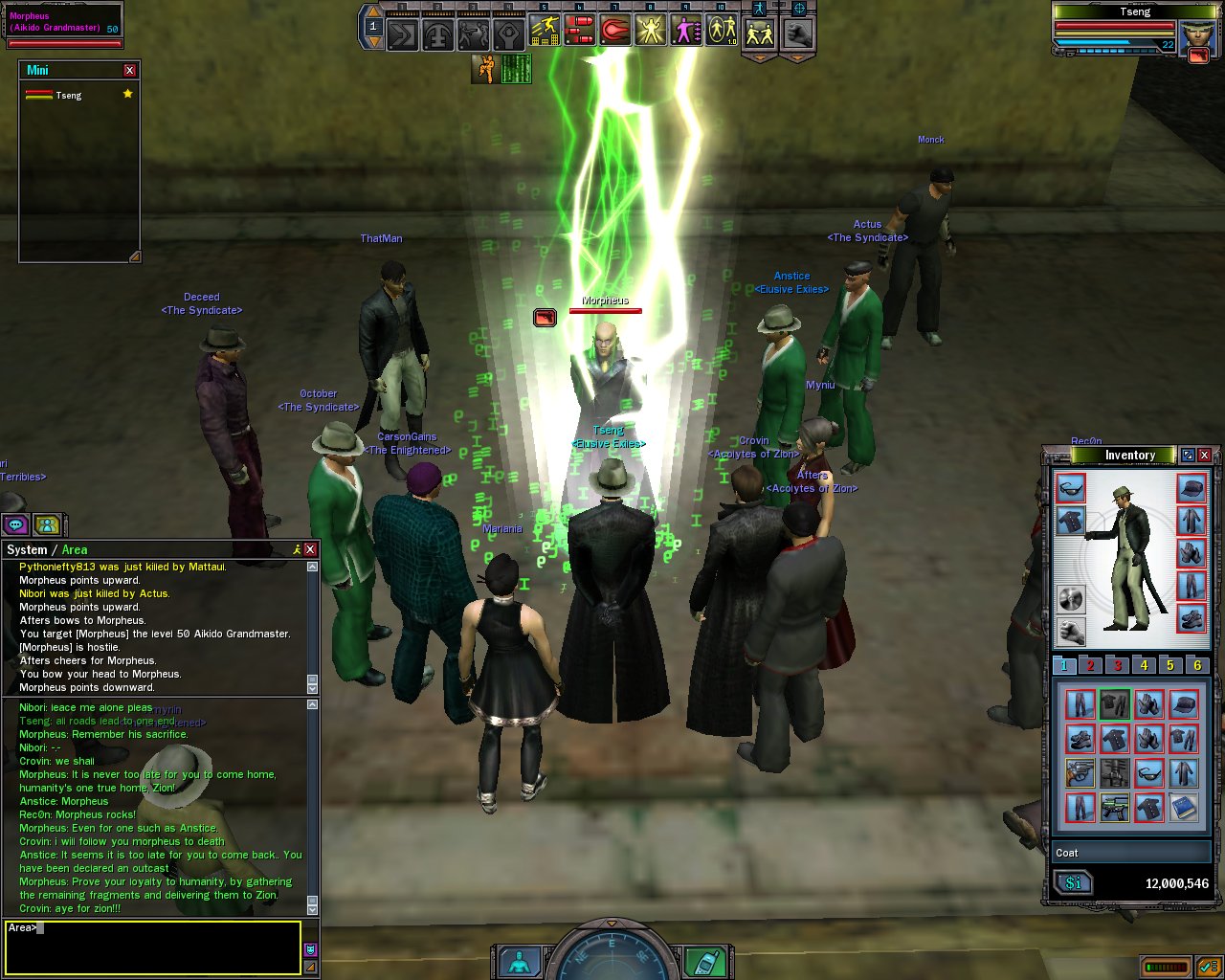Switch to inventory tab 4
The width and height of the screenshot is (1225, 980).
click(1144, 665)
